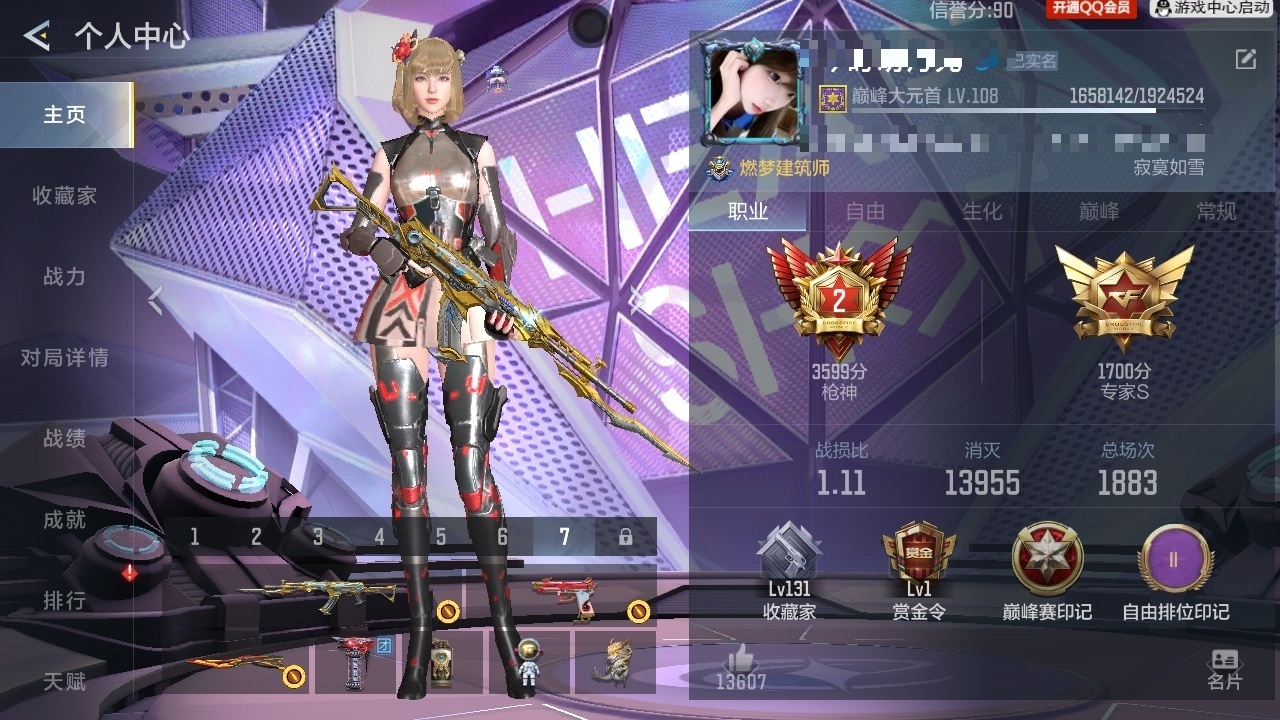Viewport: 1280px width, 720px height.
Task: Edit the profile with the pencil icon
Action: (x=1245, y=59)
